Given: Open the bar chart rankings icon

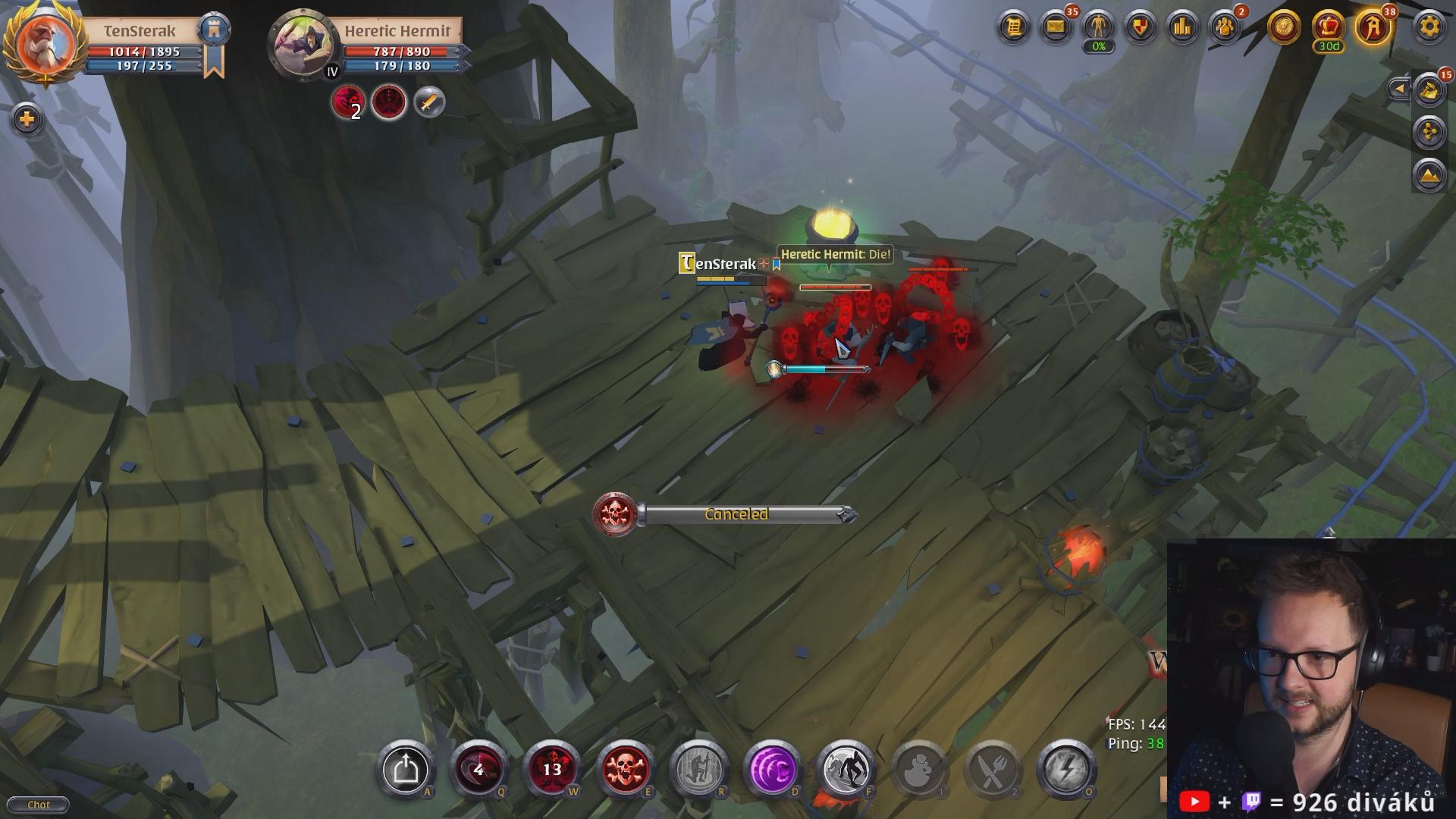Looking at the screenshot, I should point(1183,28).
